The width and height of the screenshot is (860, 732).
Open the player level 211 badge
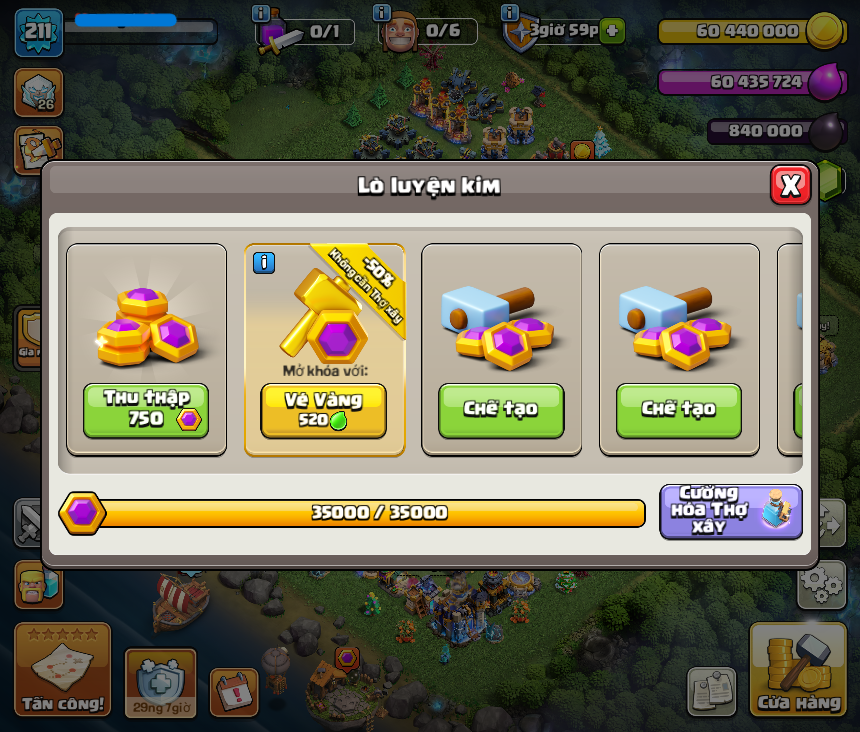click(38, 32)
